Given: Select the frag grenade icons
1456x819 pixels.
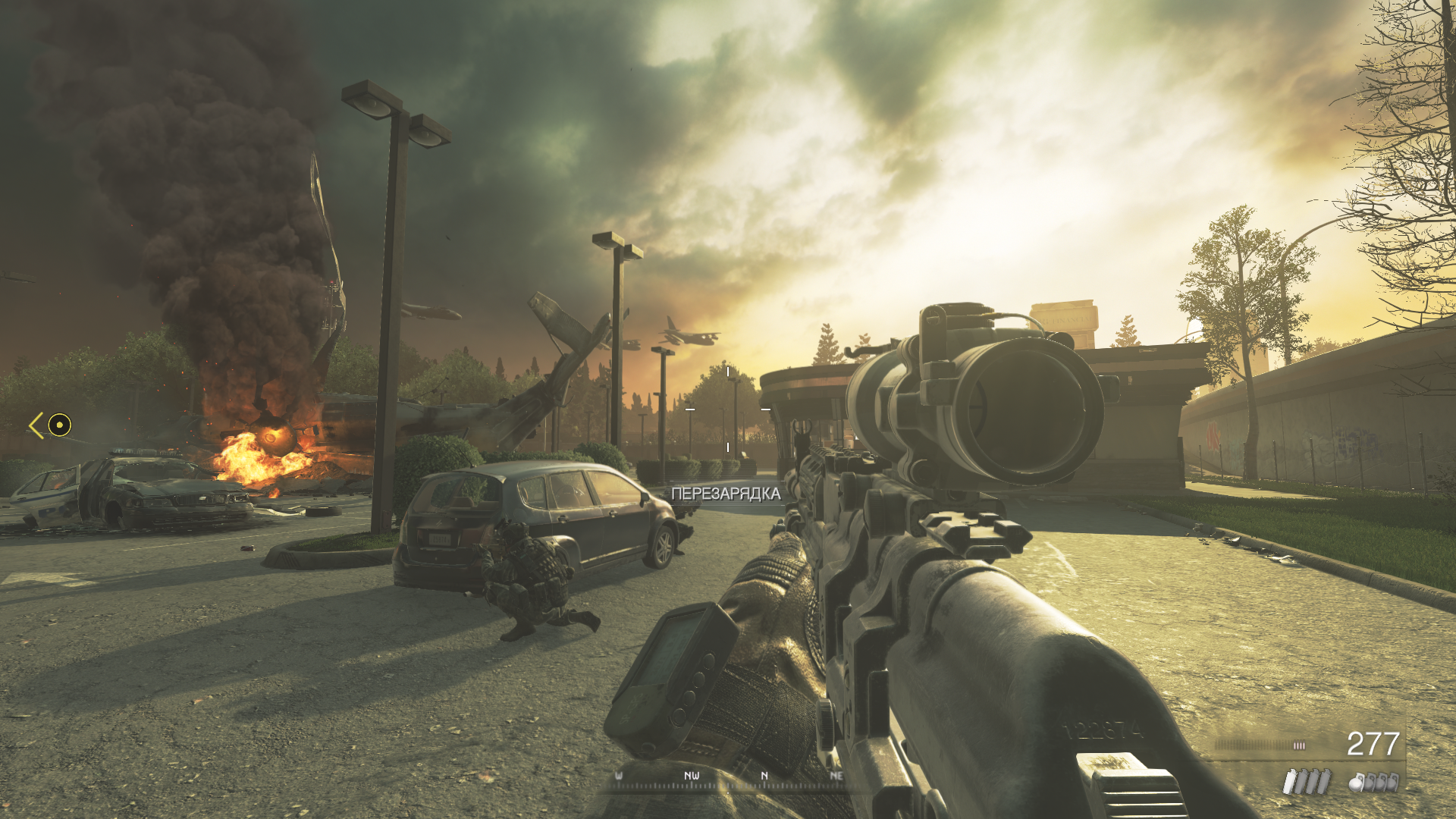Looking at the screenshot, I should click(1373, 782).
